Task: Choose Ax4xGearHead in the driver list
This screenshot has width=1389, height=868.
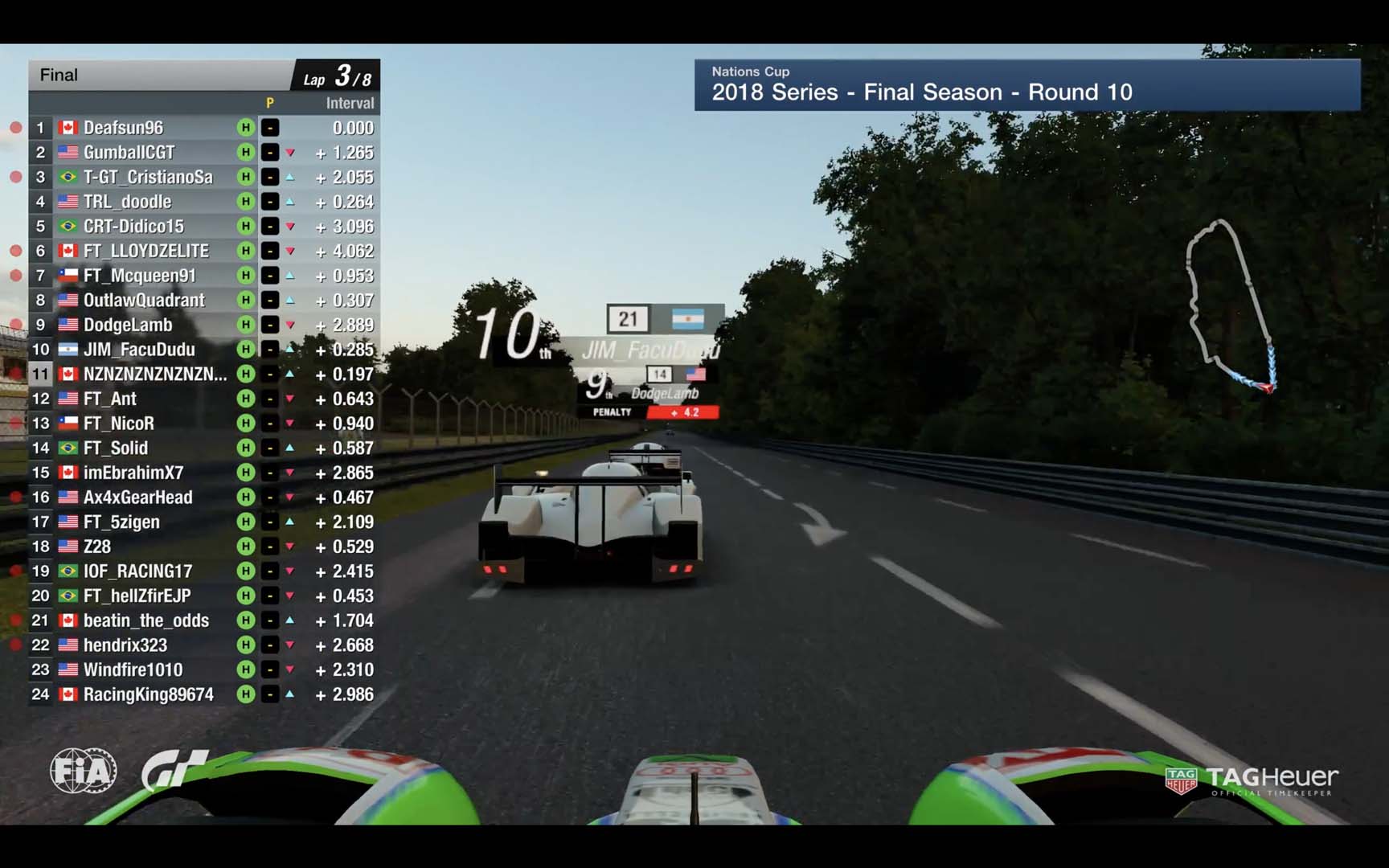Action: point(137,497)
